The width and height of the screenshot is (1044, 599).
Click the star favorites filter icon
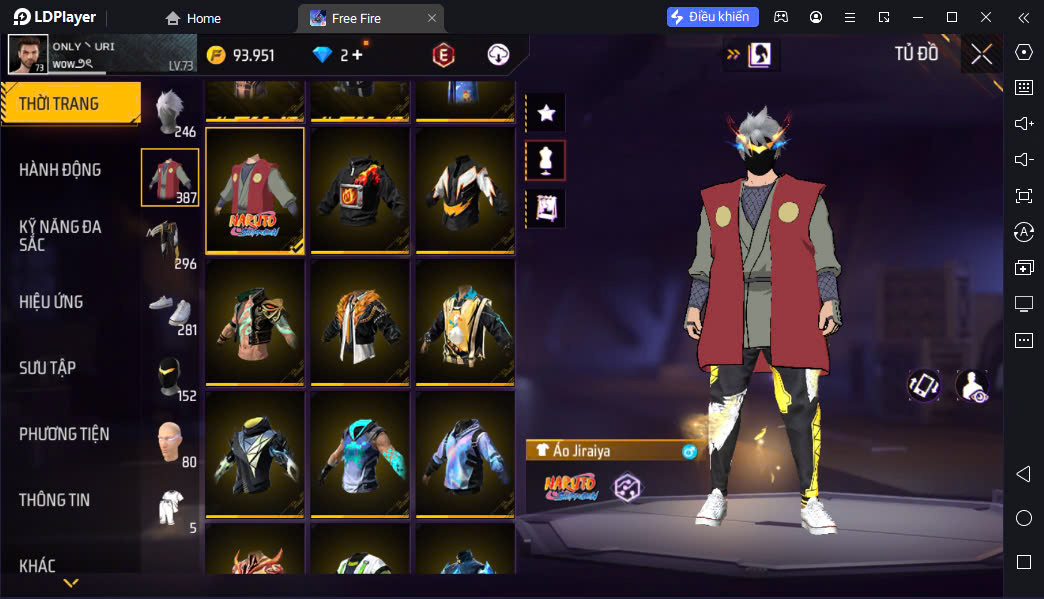coord(546,113)
